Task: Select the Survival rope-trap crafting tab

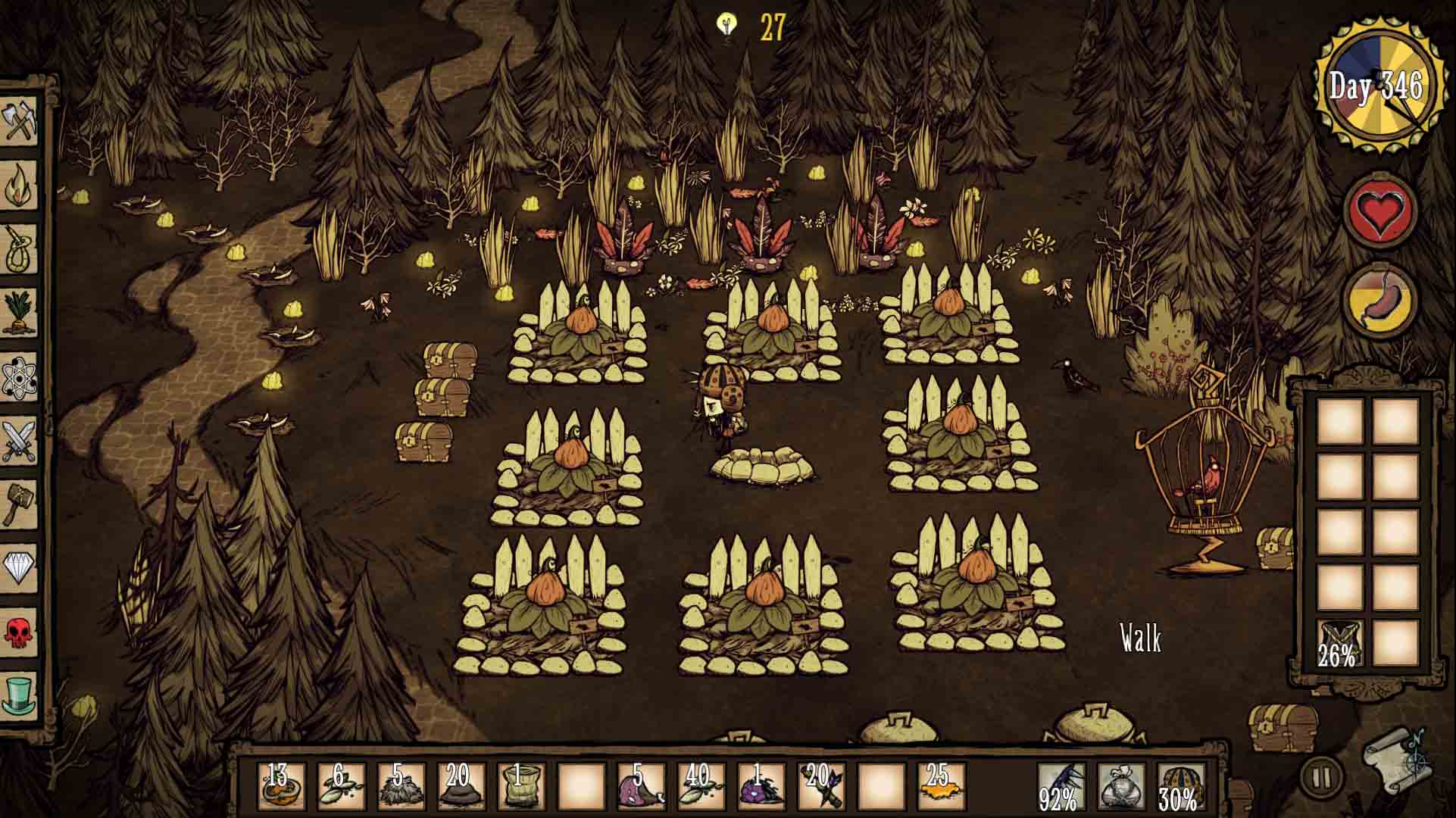Action: coord(20,248)
